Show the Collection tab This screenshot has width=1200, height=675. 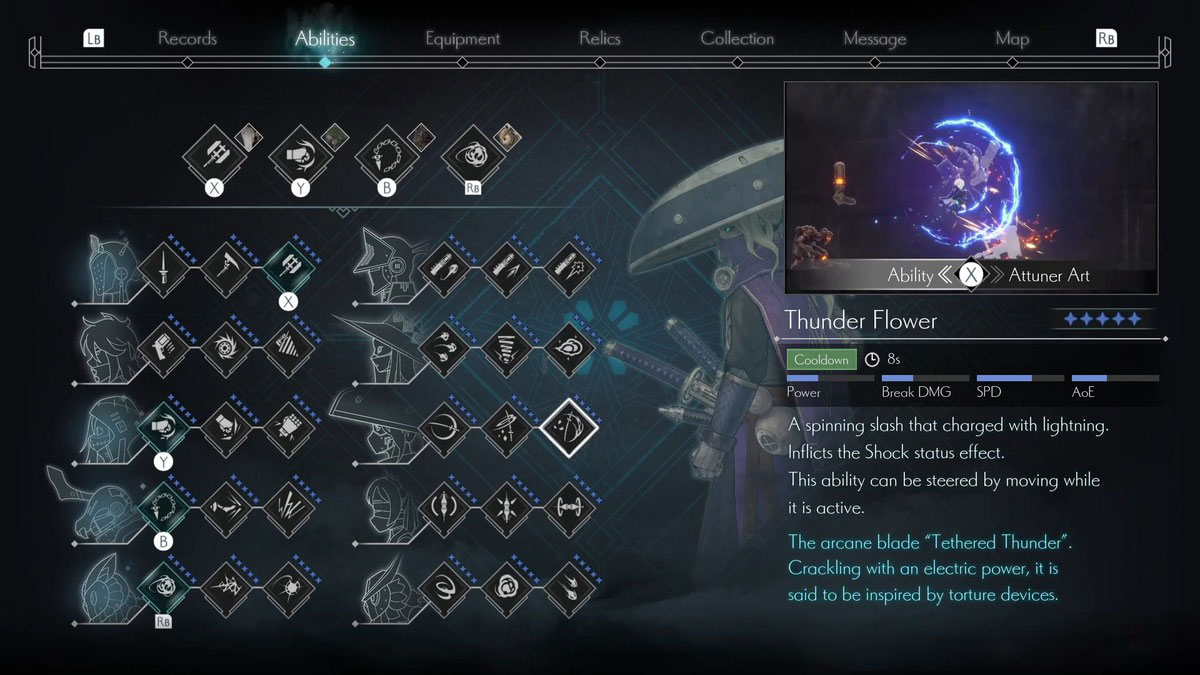[737, 39]
